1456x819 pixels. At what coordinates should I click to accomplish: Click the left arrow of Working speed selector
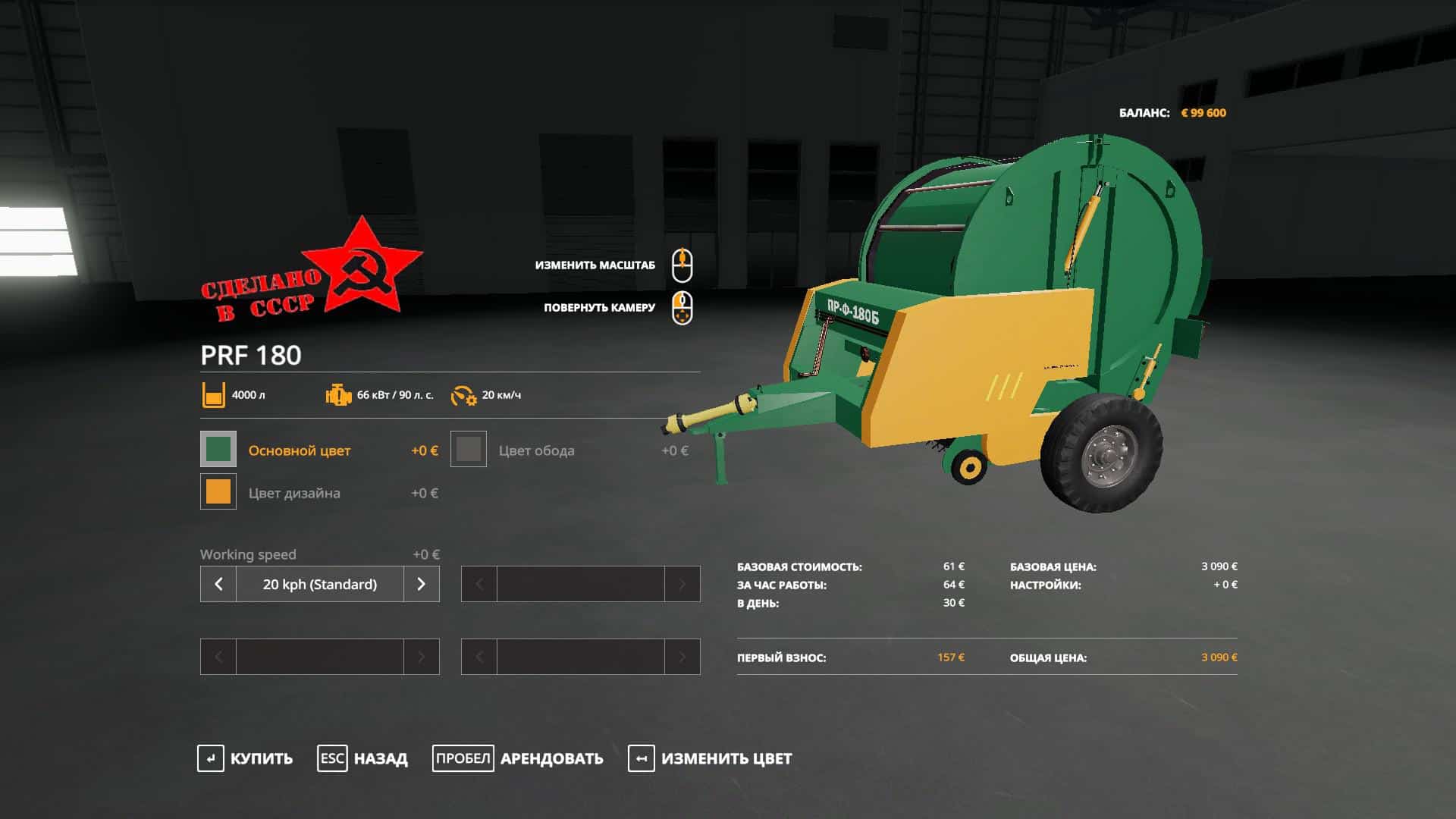218,584
